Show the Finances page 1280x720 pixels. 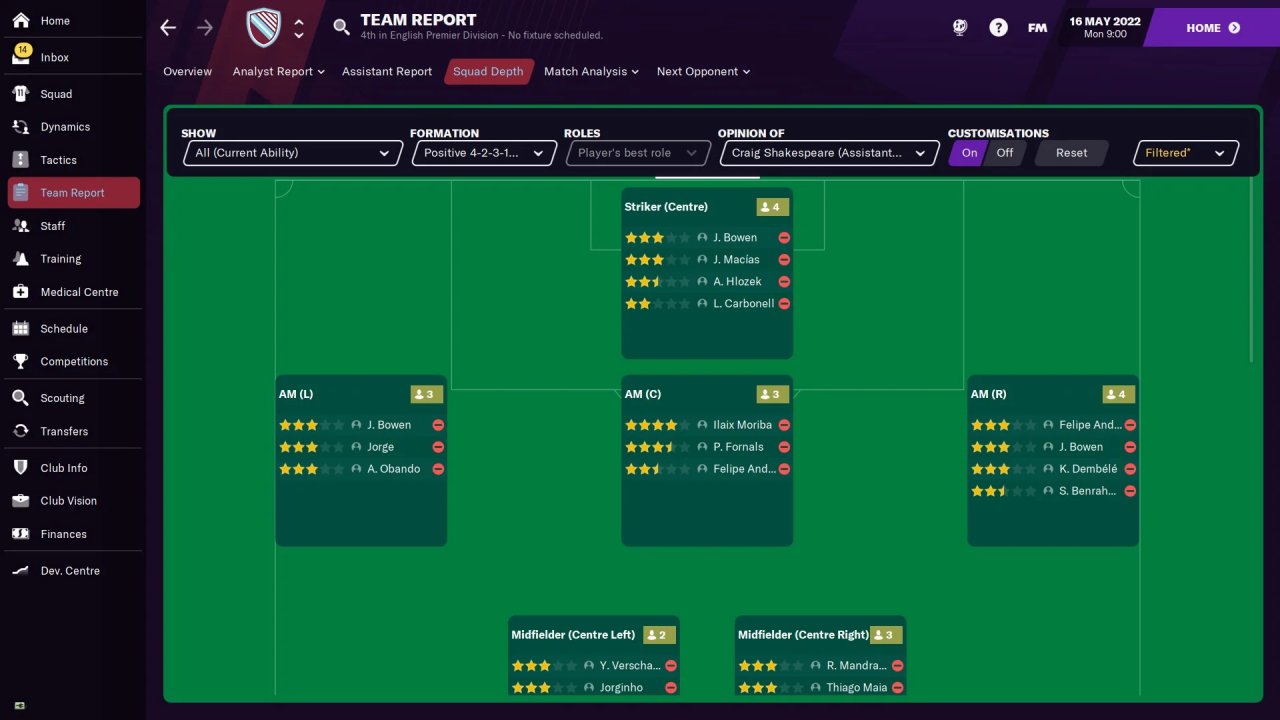click(x=63, y=534)
